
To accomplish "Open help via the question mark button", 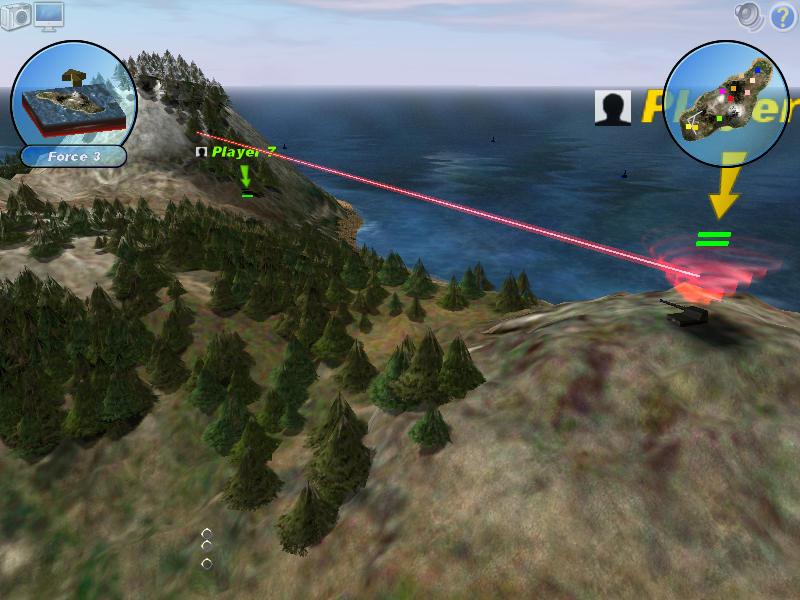I will coord(782,16).
